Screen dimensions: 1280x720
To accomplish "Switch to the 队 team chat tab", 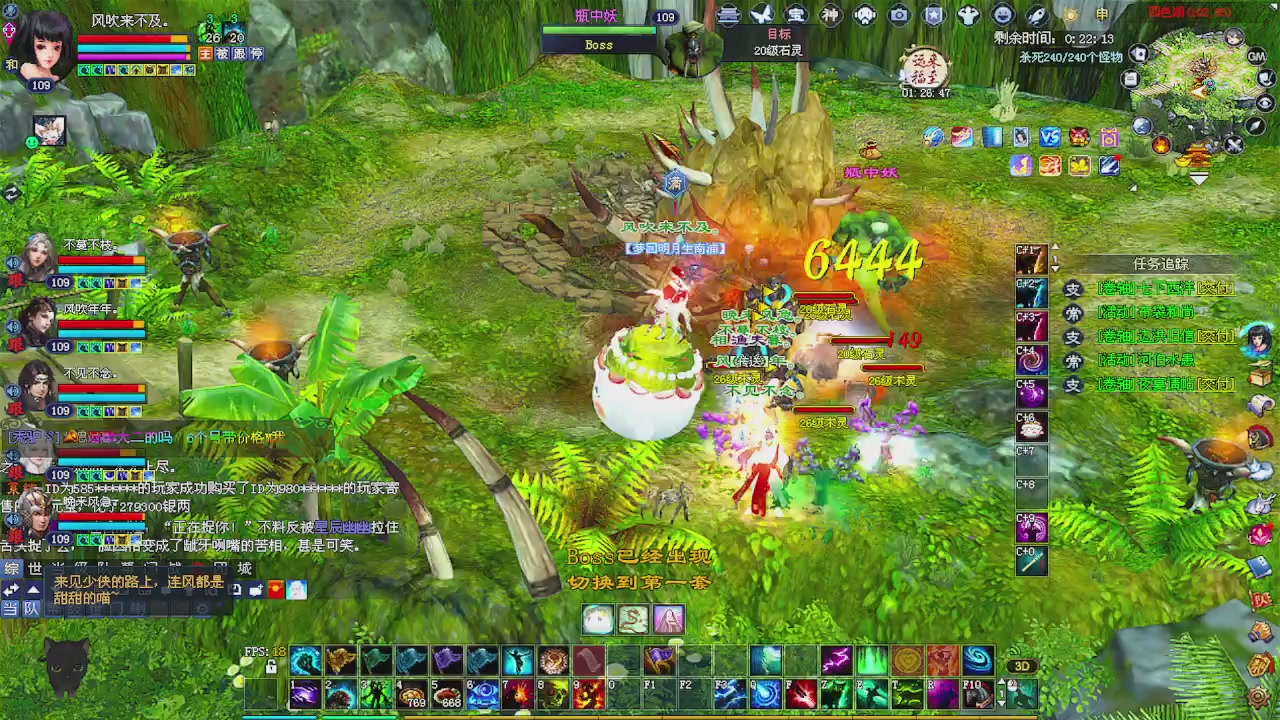I will (32, 609).
